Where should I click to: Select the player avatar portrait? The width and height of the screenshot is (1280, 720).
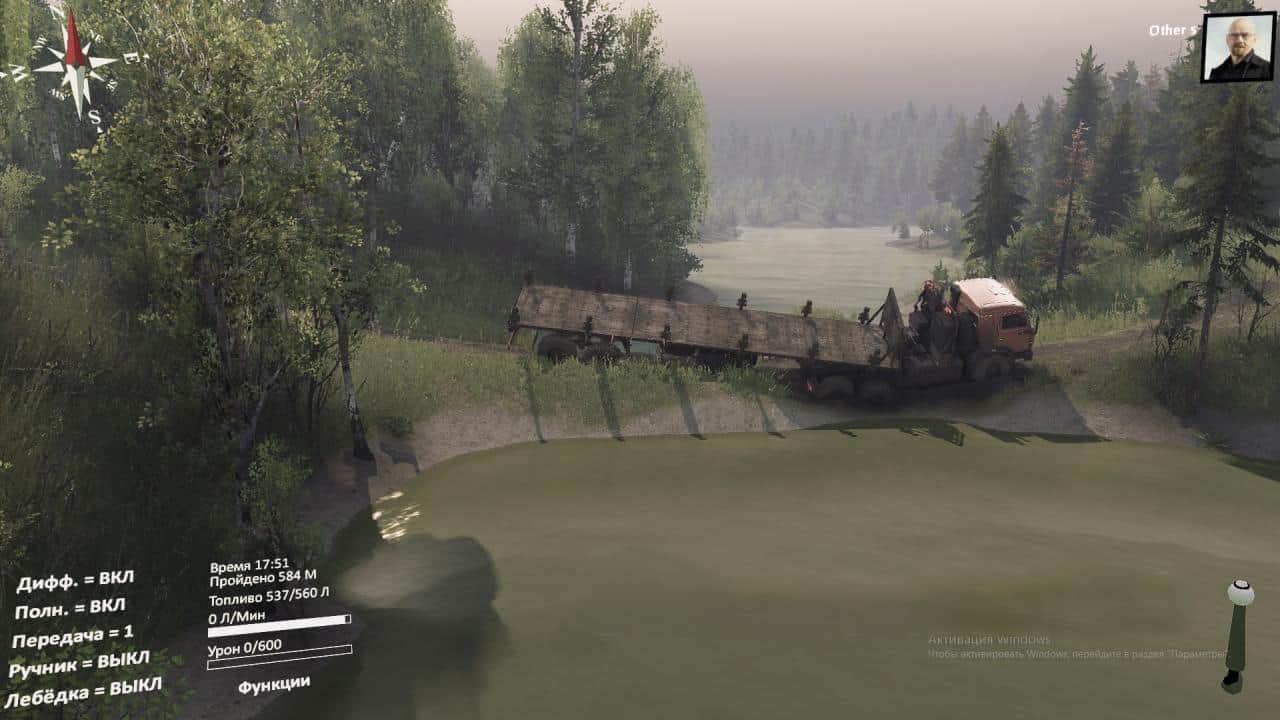coord(1237,47)
